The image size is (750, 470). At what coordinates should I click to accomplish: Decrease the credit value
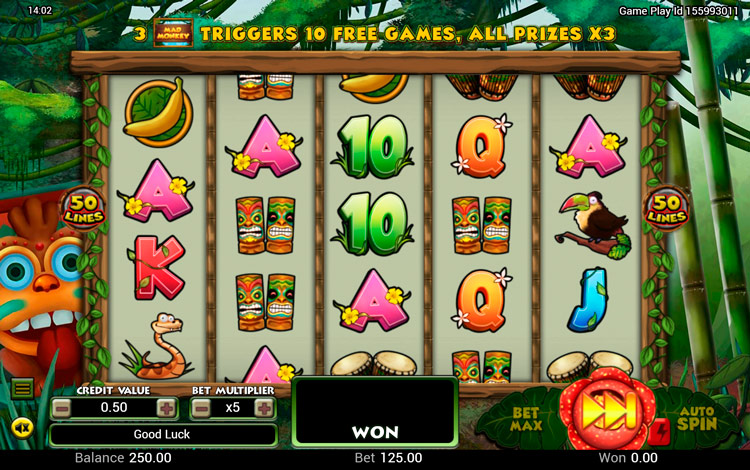point(62,408)
